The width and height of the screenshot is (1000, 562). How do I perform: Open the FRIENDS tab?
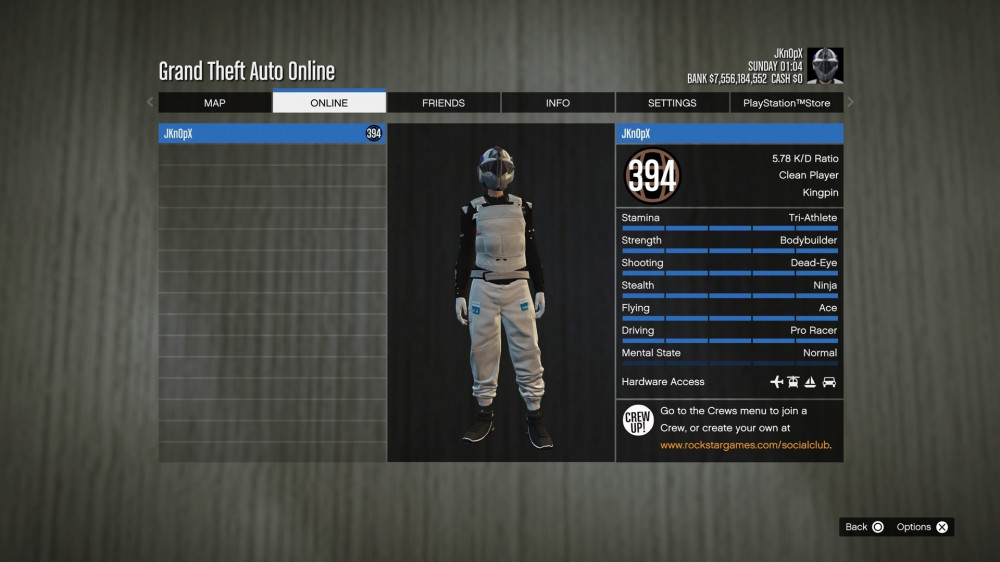pos(443,103)
